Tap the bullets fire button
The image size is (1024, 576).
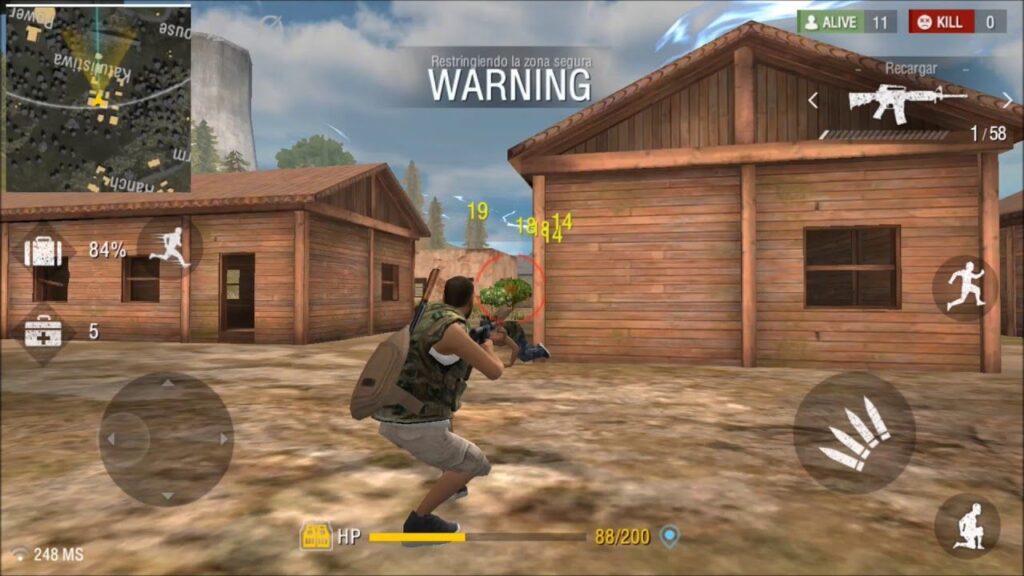click(x=854, y=433)
